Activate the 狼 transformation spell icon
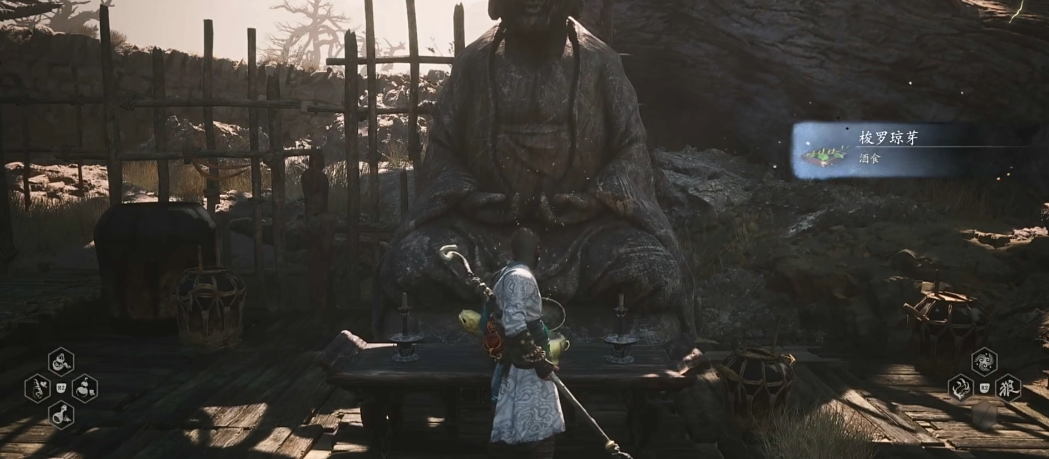Image resolution: width=1049 pixels, height=459 pixels. click(1007, 387)
